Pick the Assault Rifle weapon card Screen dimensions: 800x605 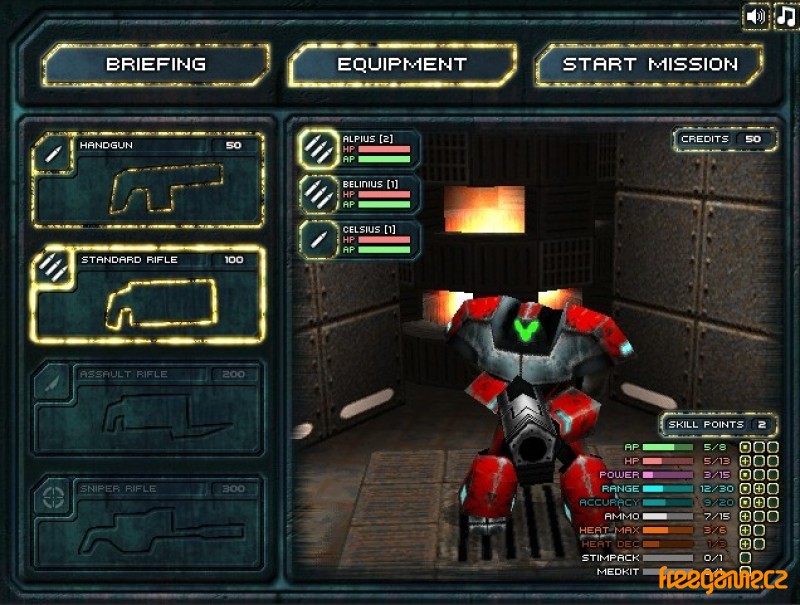coord(148,410)
